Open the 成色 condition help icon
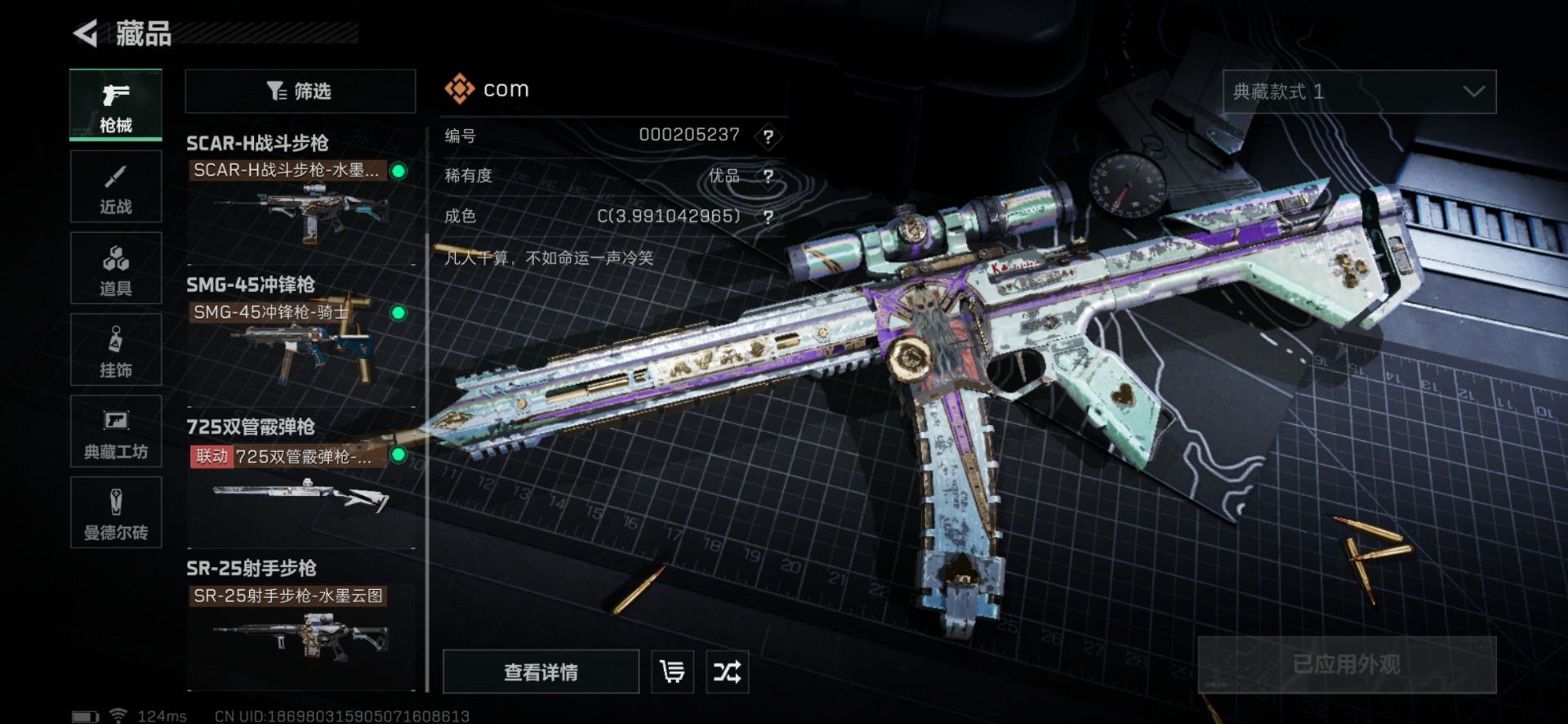1568x724 pixels. [768, 217]
